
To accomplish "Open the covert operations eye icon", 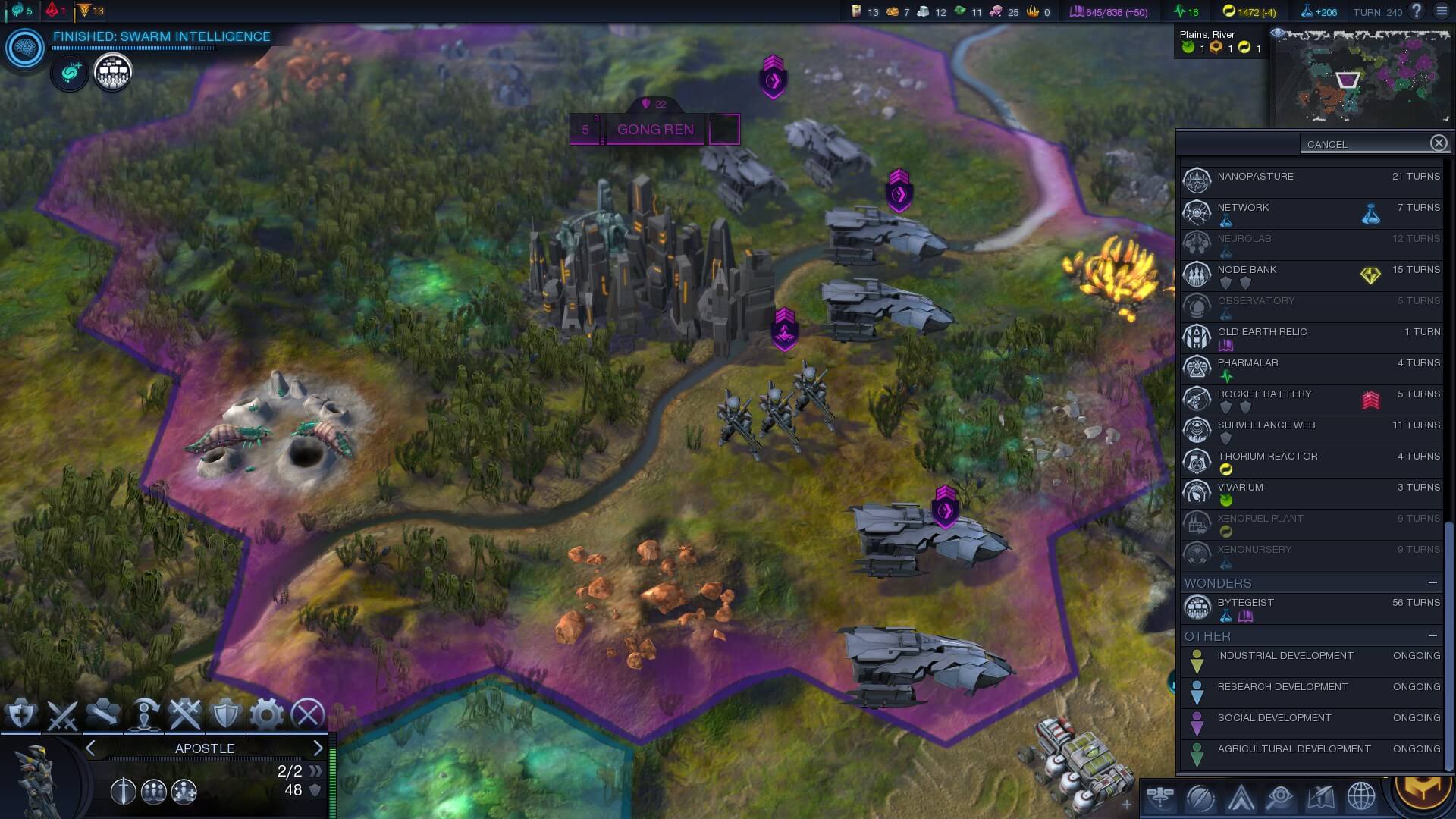I will pos(1280,797).
